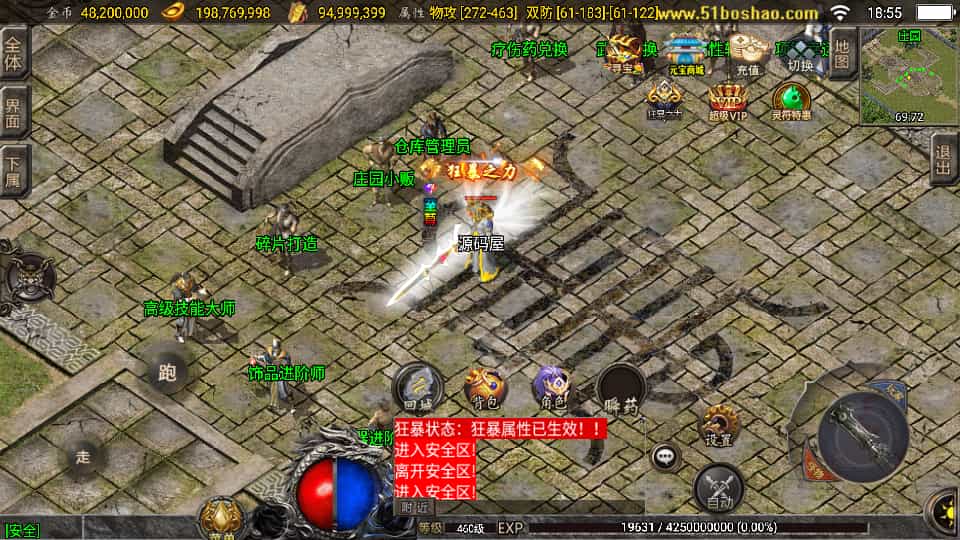
Task: Toggle the 走 walk button
Action: pos(83,457)
